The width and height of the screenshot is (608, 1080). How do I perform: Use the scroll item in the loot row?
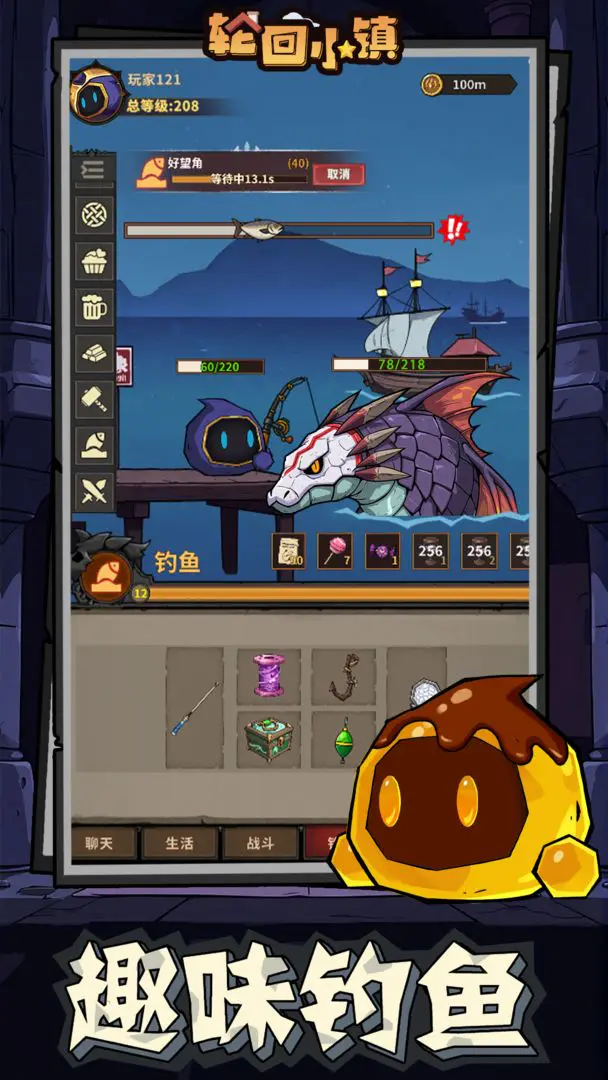coord(289,551)
